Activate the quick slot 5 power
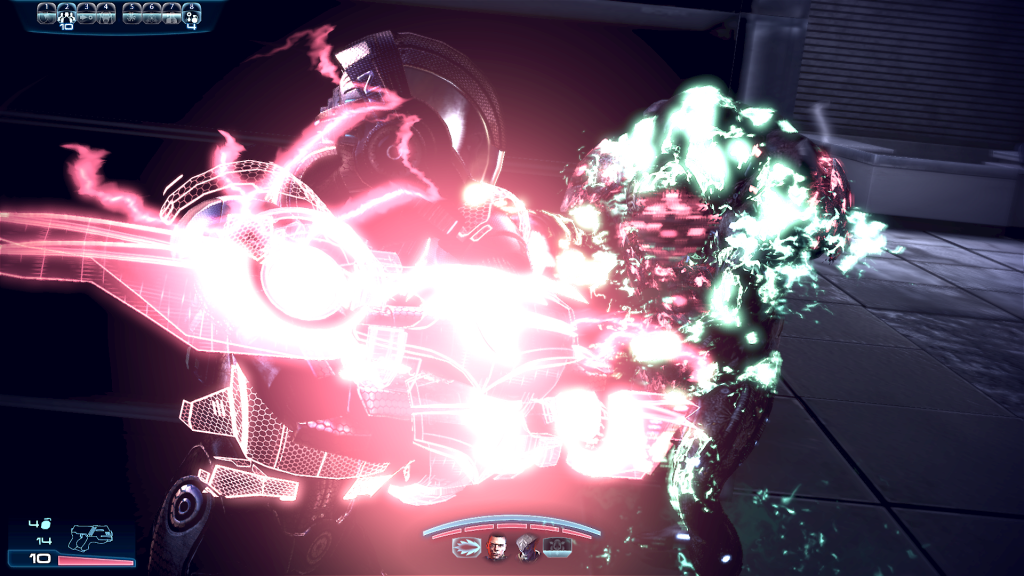Image resolution: width=1024 pixels, height=576 pixels. click(x=132, y=13)
